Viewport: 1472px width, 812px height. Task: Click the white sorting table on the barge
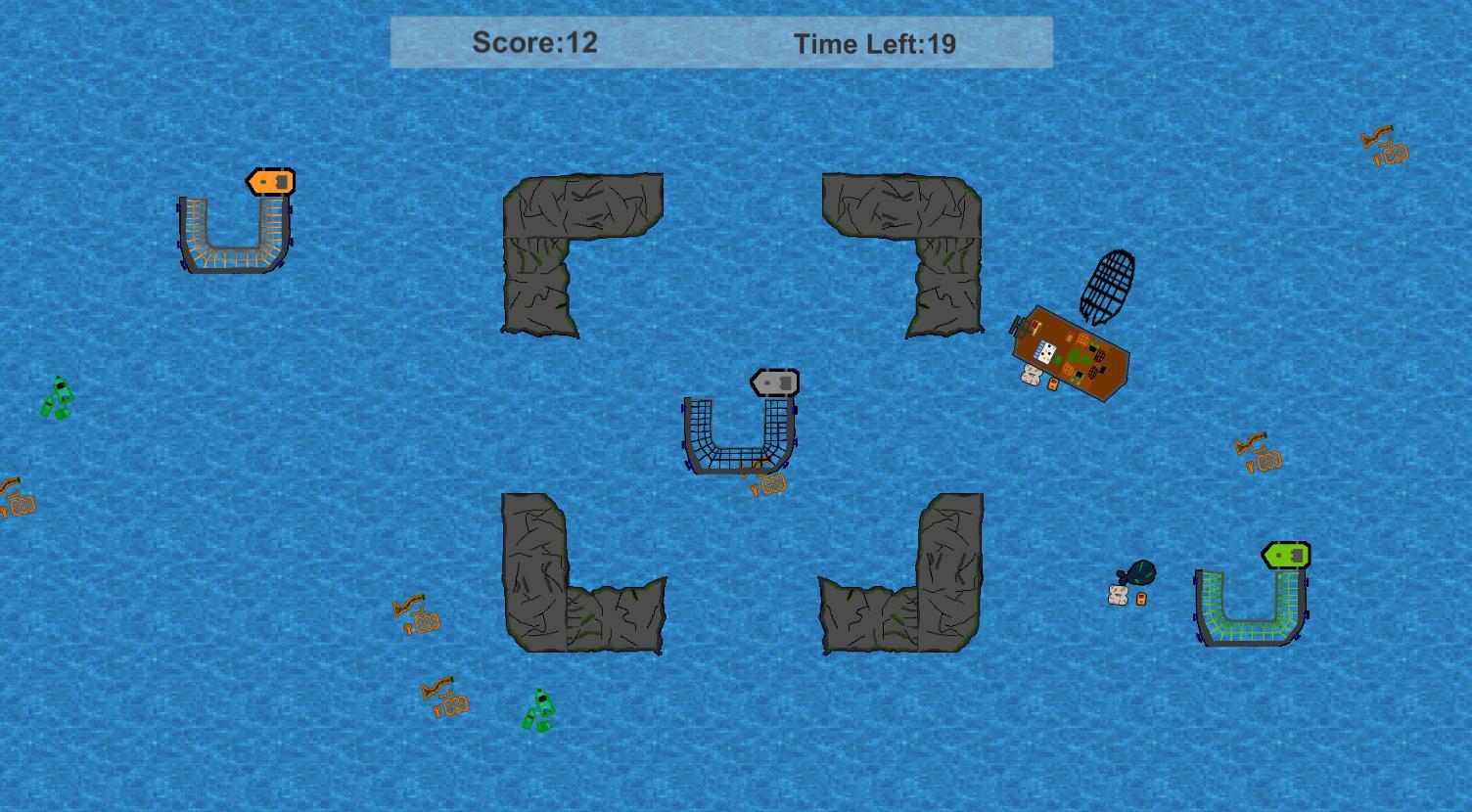[1045, 350]
